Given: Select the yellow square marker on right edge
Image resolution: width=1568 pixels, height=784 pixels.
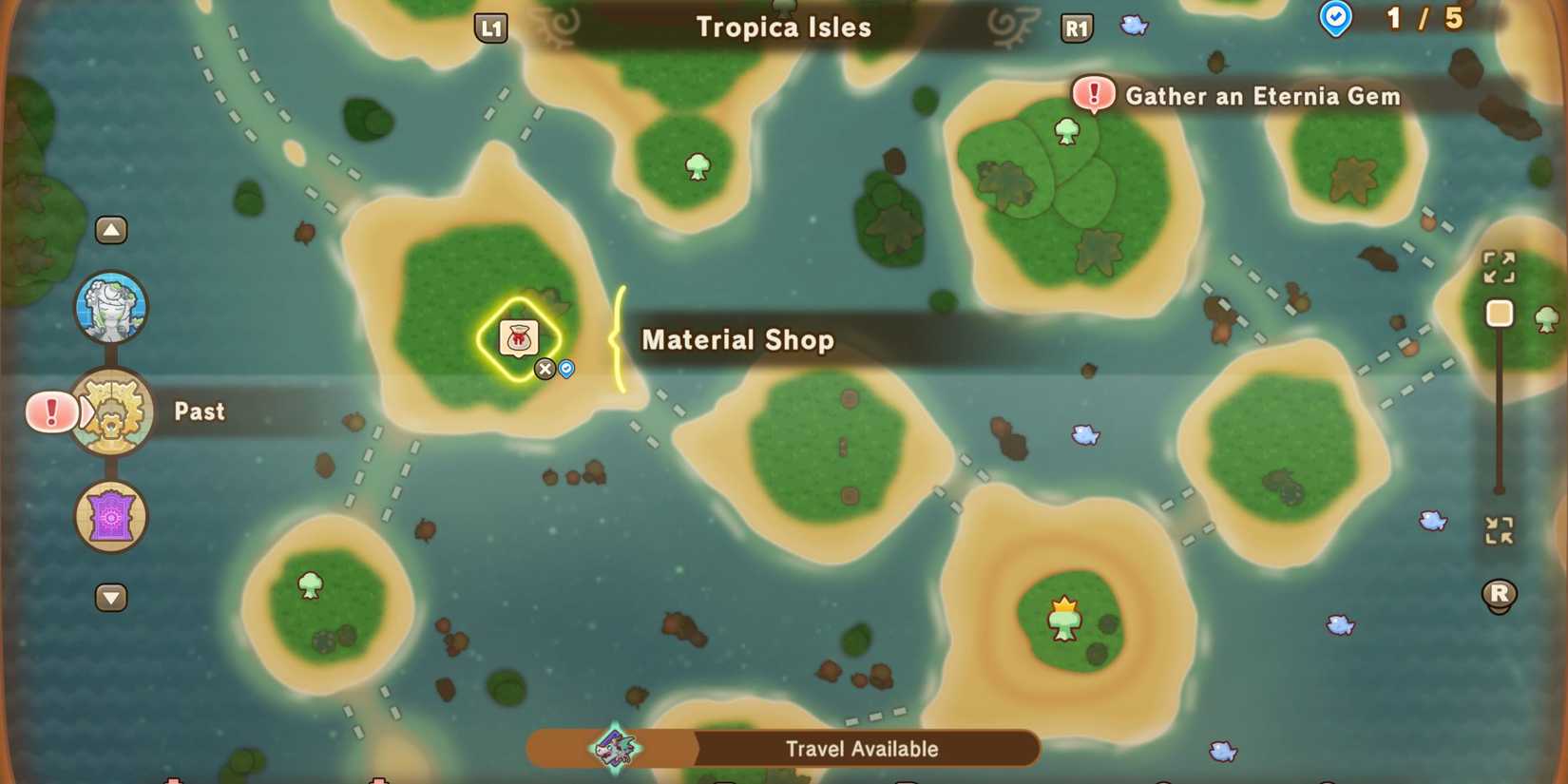Looking at the screenshot, I should [1500, 314].
